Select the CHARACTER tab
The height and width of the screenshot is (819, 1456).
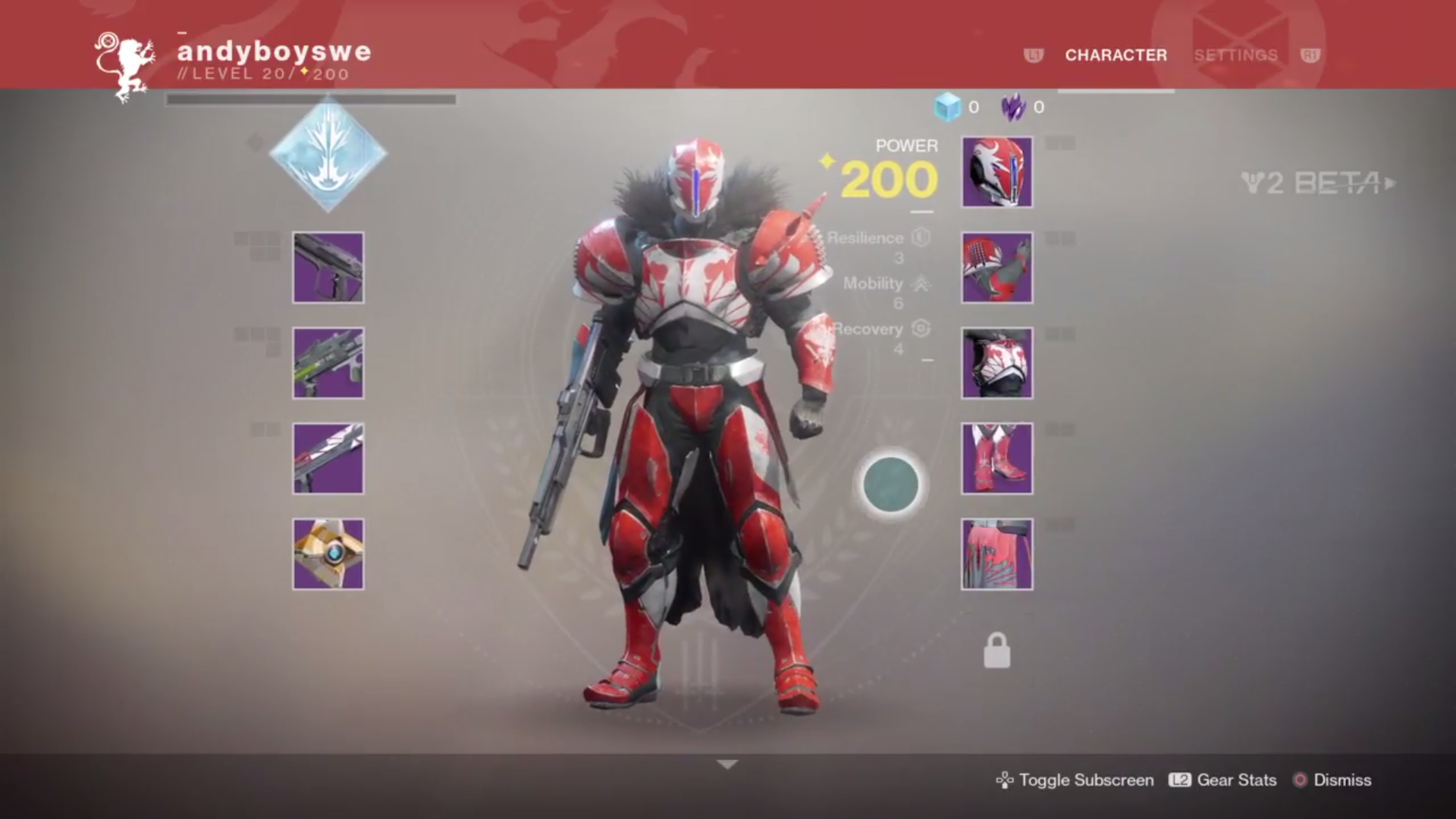pos(1116,55)
